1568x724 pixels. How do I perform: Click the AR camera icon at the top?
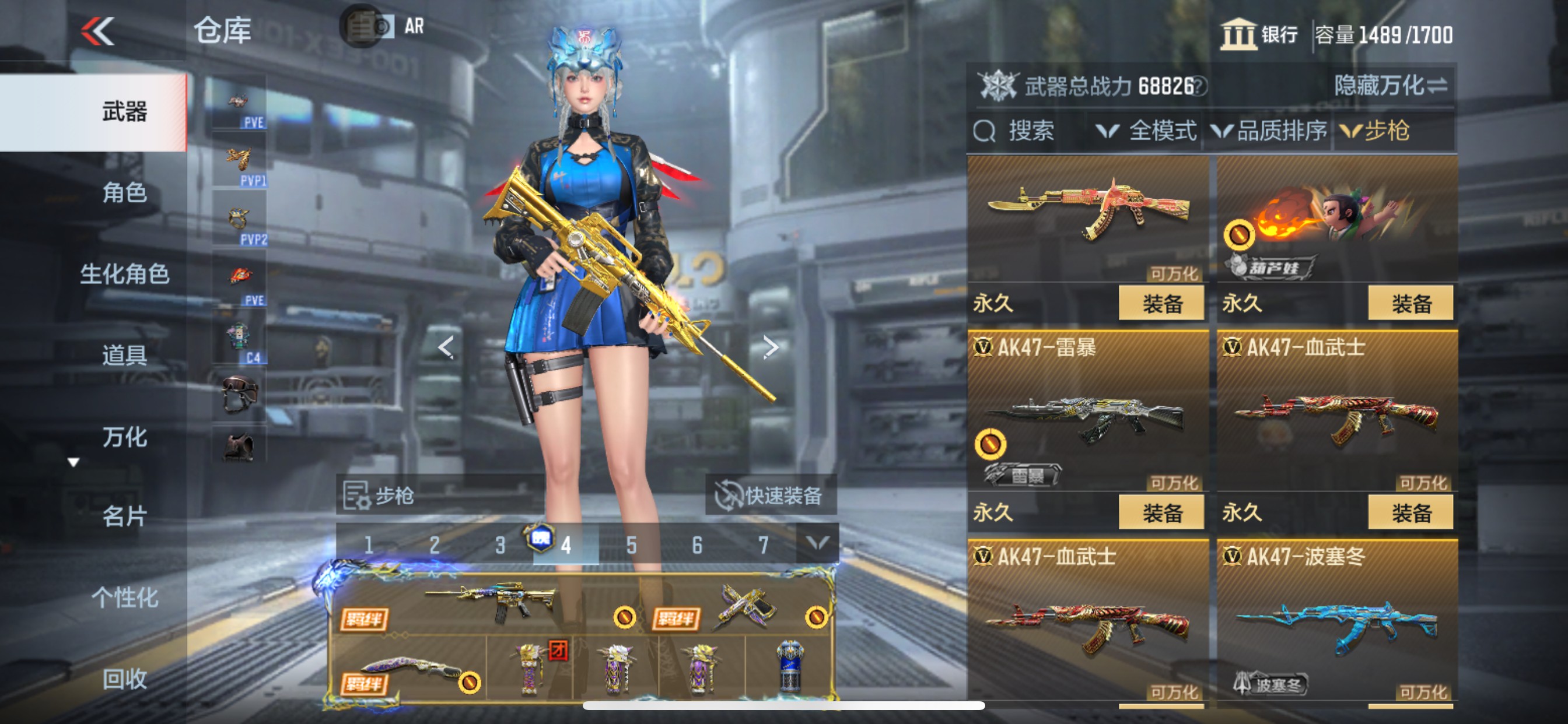pos(363,27)
